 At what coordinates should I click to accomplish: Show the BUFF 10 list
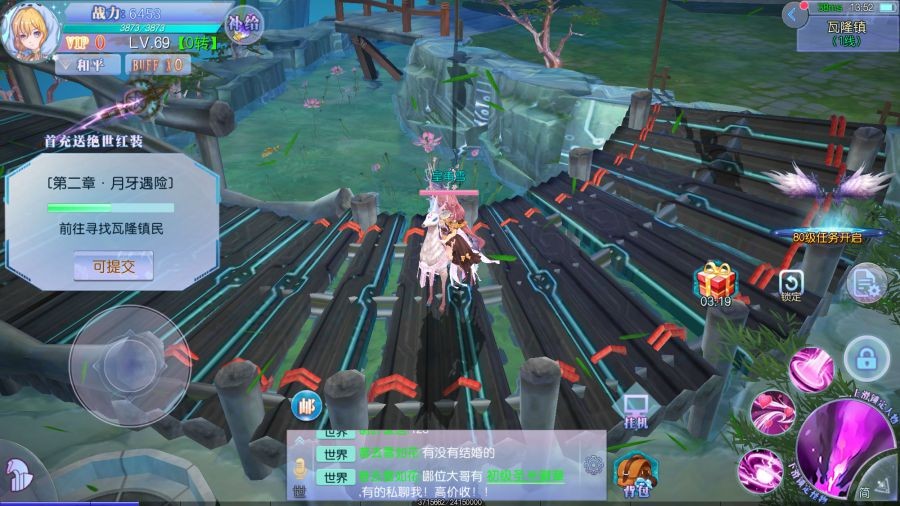pyautogui.click(x=158, y=64)
